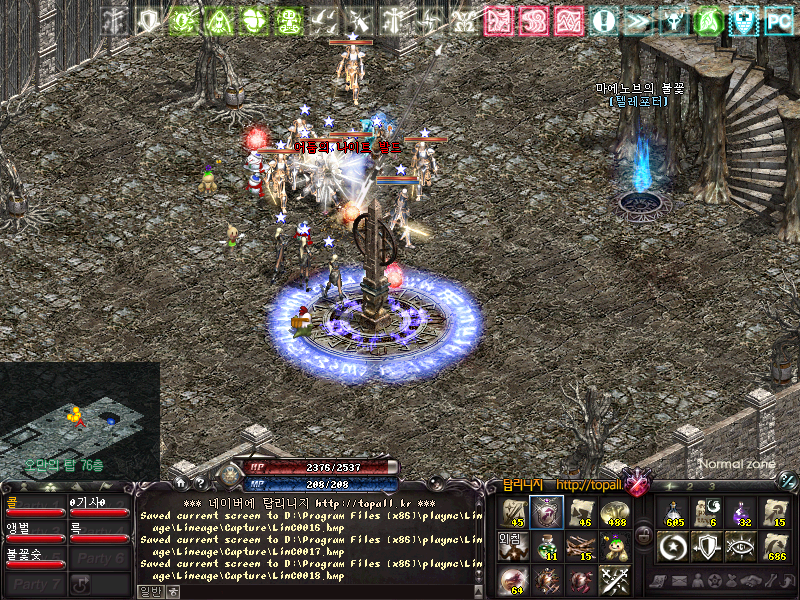Activate the shield skill icon

point(707,546)
